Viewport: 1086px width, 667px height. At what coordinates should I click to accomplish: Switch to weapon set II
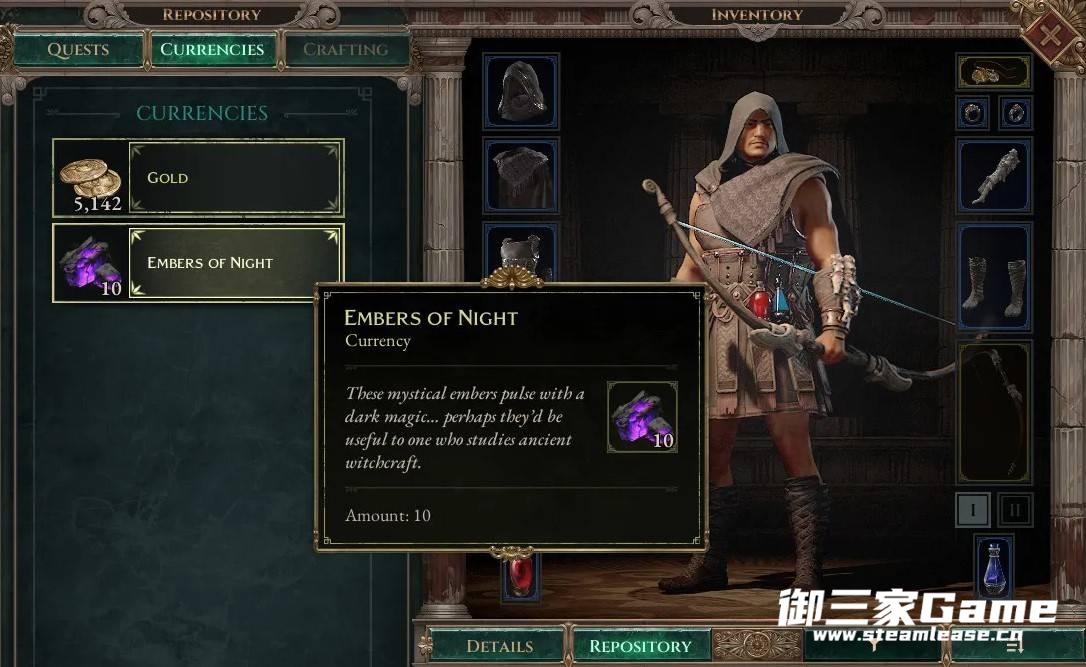[x=1015, y=510]
